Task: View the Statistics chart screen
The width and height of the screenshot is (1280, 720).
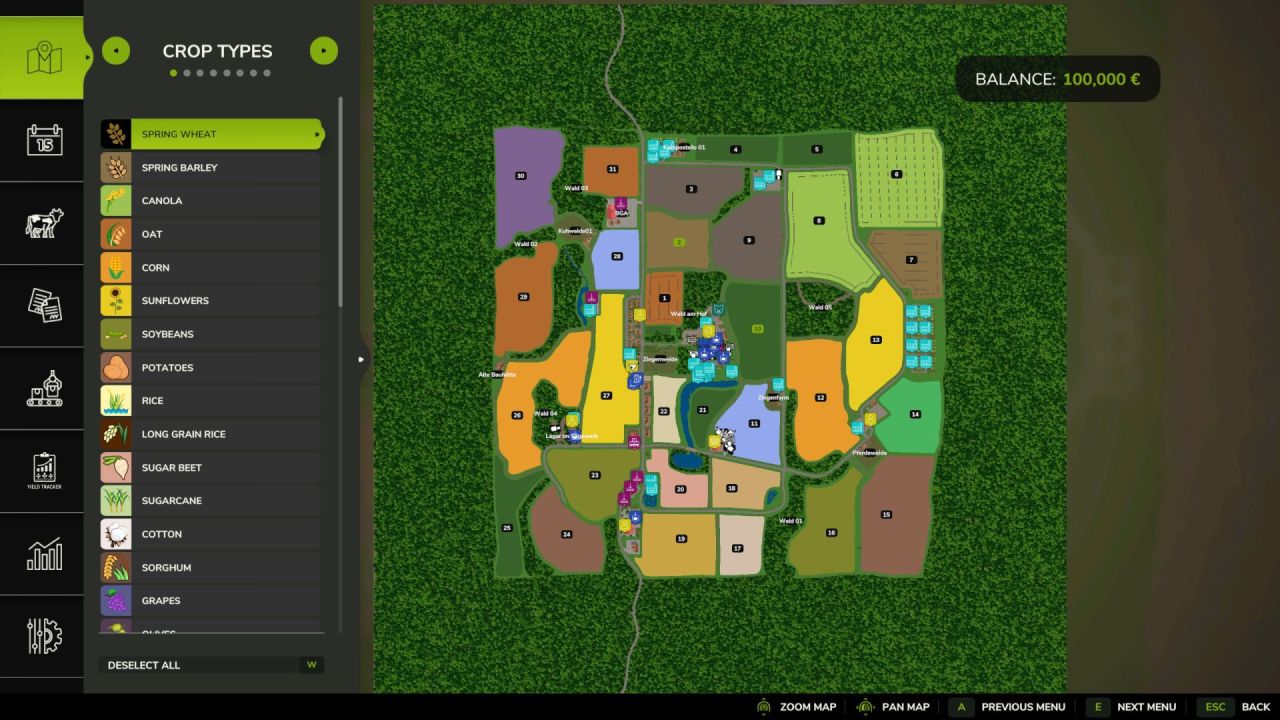Action: 41,553
